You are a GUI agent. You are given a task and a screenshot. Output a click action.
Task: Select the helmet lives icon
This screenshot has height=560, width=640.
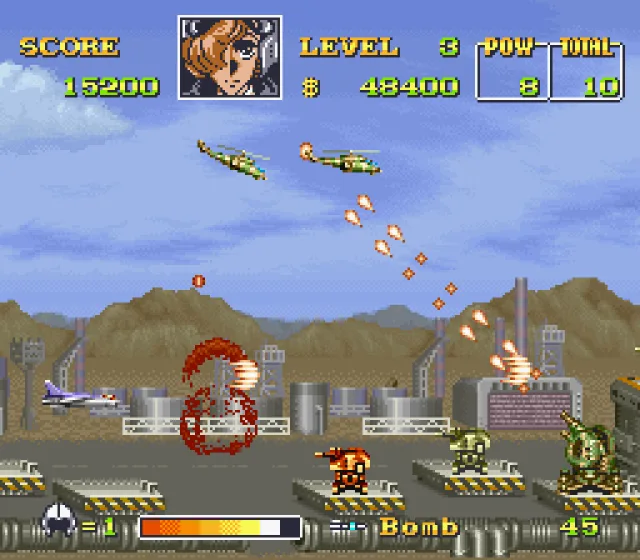[x=57, y=523]
